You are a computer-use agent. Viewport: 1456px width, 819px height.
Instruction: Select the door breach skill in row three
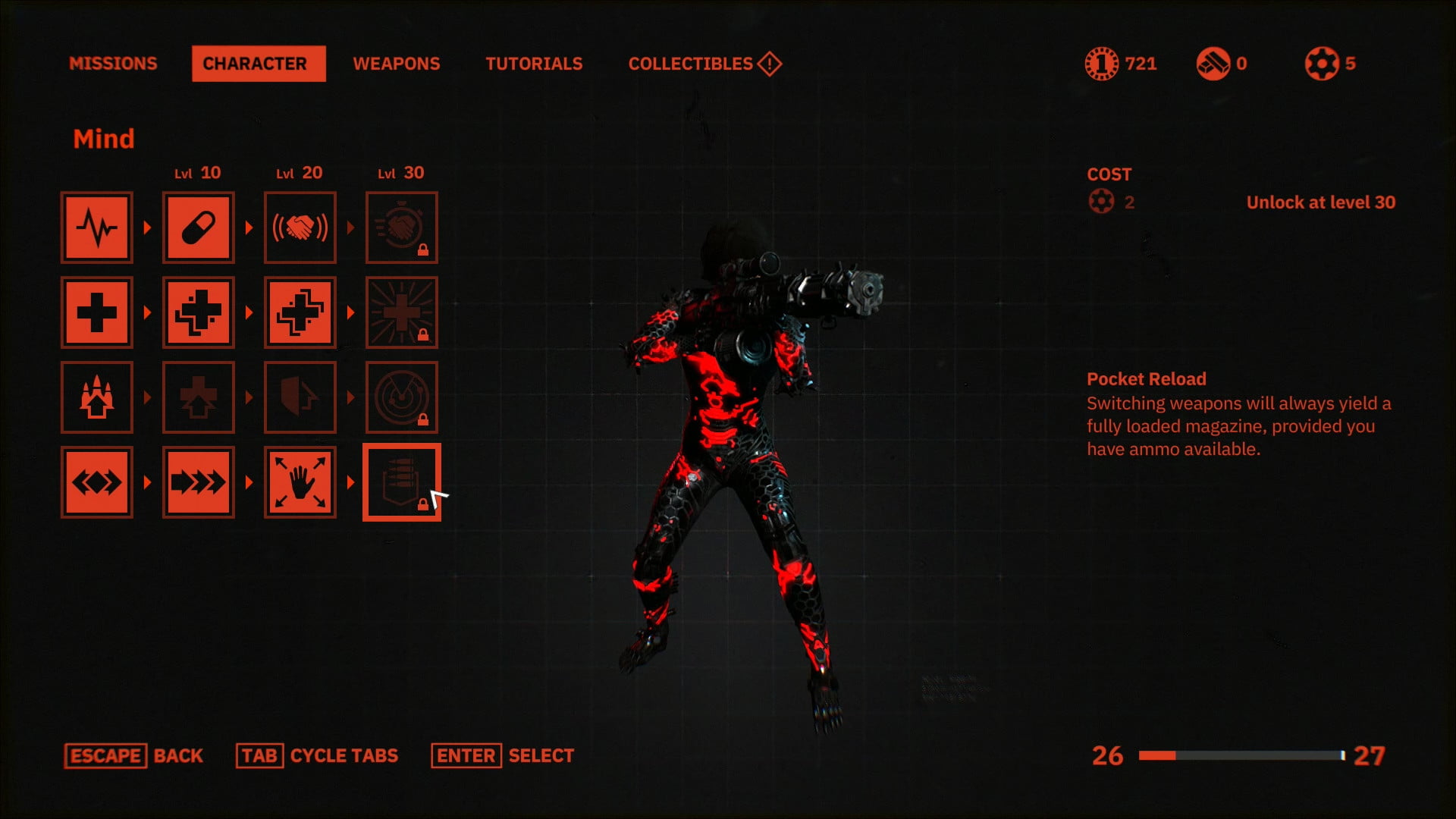pyautogui.click(x=300, y=397)
